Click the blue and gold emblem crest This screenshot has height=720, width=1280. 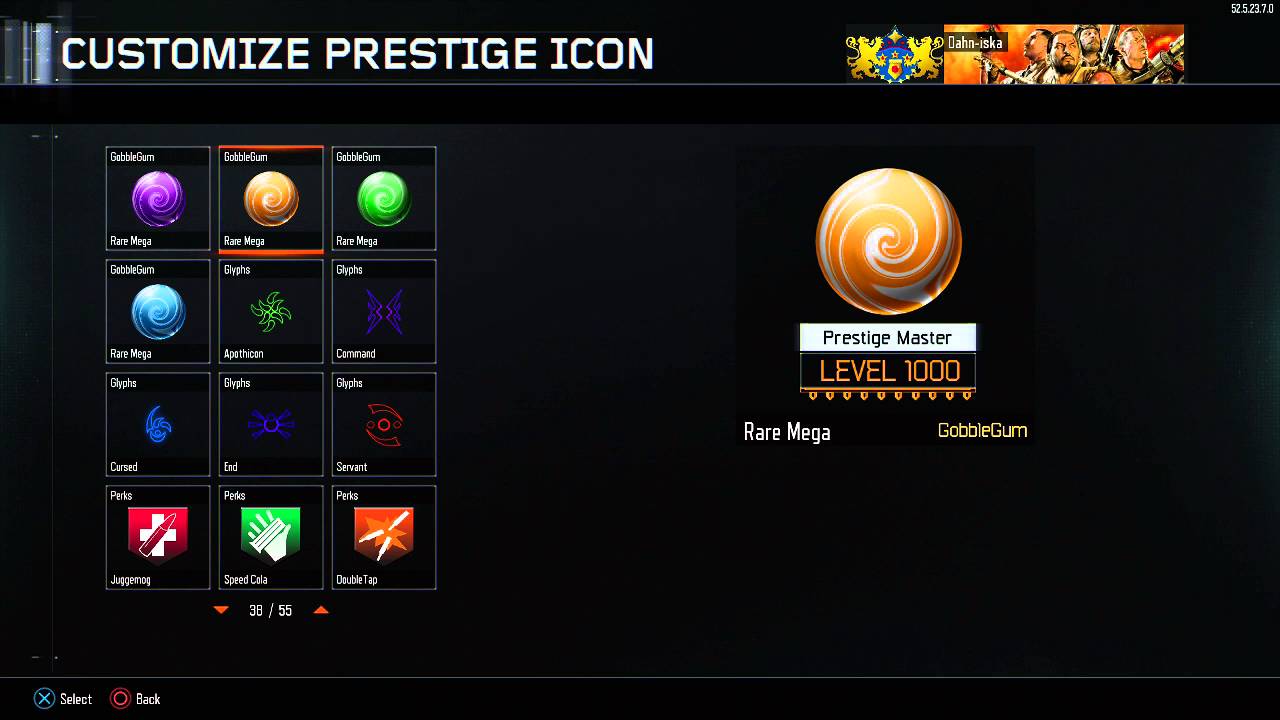click(x=893, y=55)
